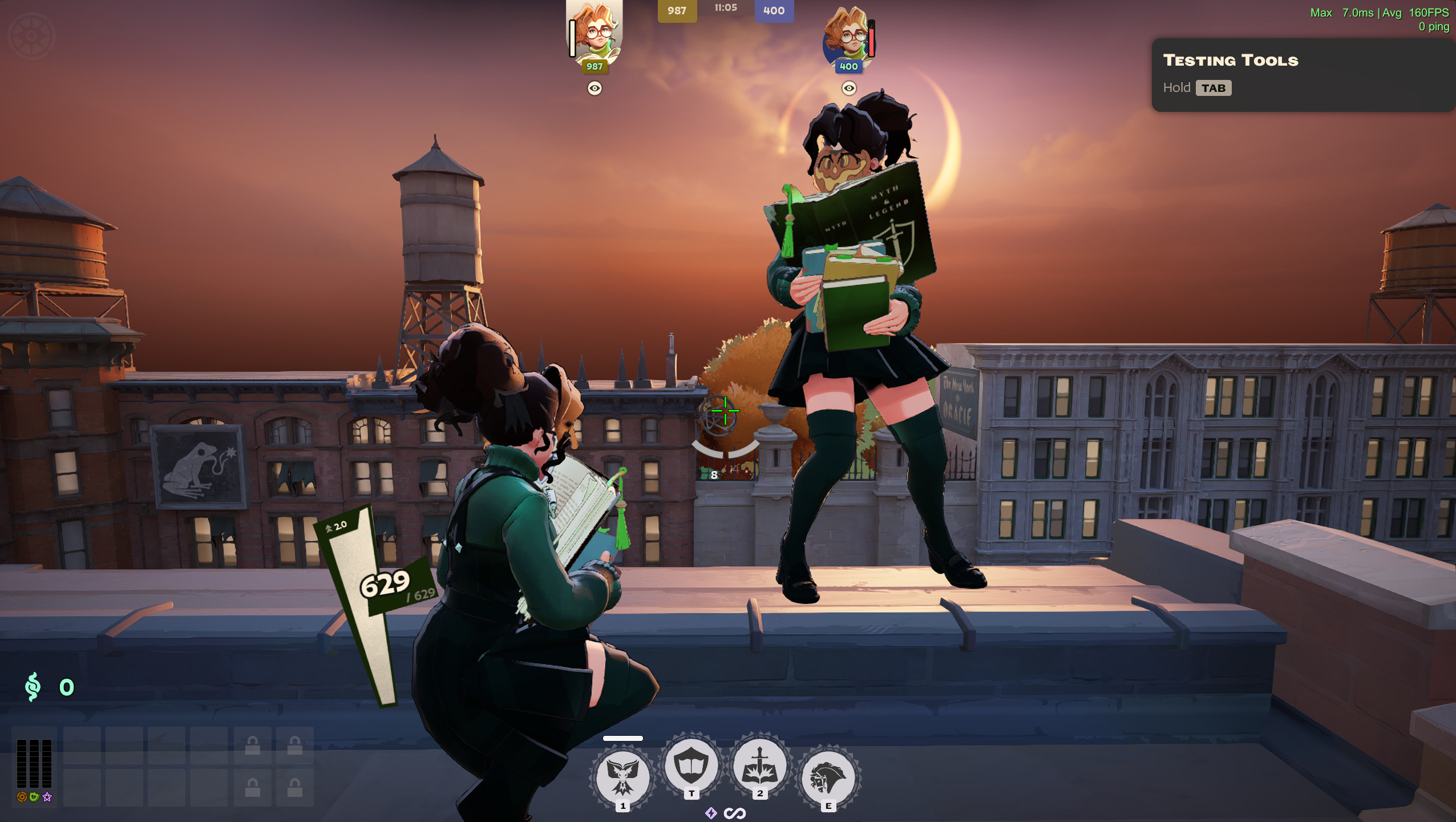Toggle the eye spectate indicator under the left portrait
Viewport: 1456px width, 822px height.
(594, 88)
